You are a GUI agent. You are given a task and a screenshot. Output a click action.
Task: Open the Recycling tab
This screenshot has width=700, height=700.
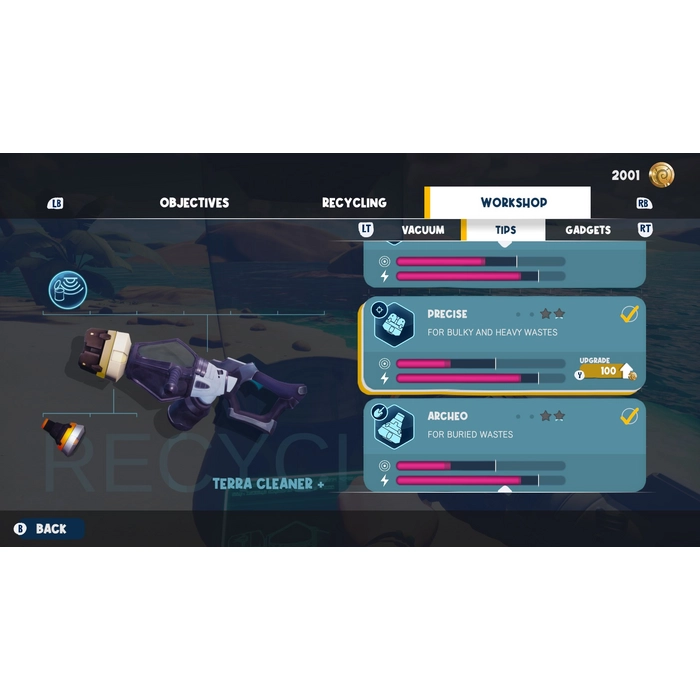(x=354, y=203)
